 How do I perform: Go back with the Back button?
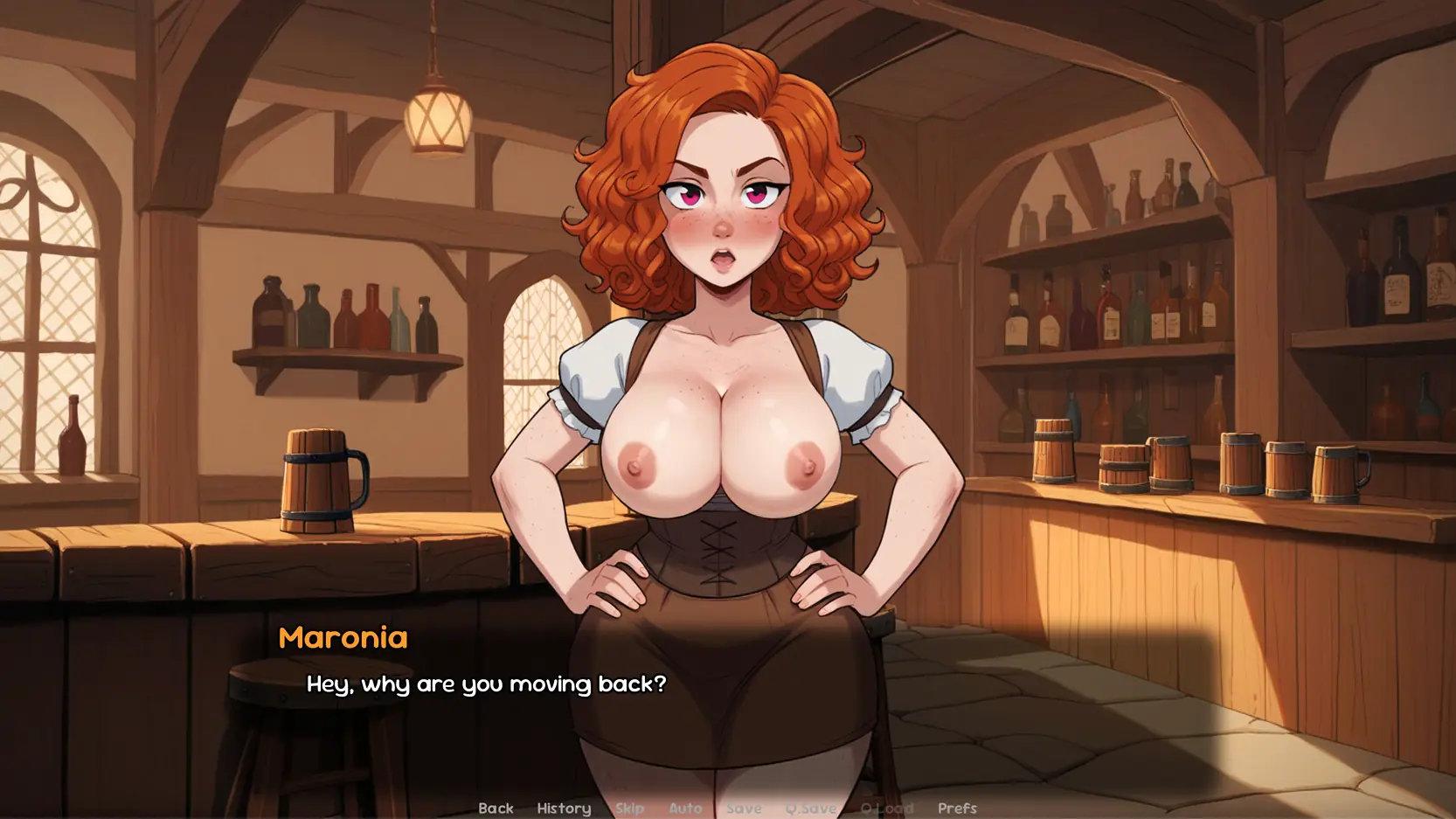pyautogui.click(x=496, y=809)
